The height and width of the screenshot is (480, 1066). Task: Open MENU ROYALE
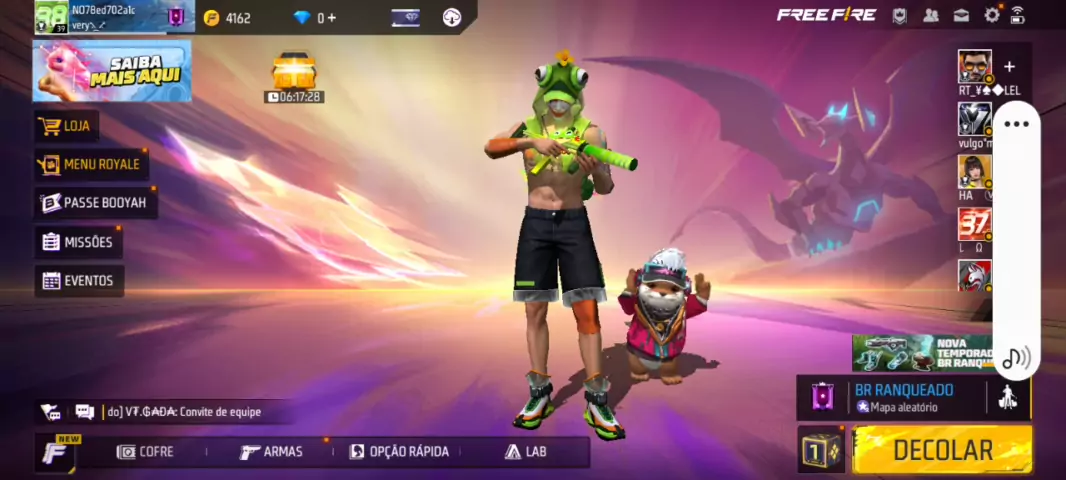click(x=91, y=164)
